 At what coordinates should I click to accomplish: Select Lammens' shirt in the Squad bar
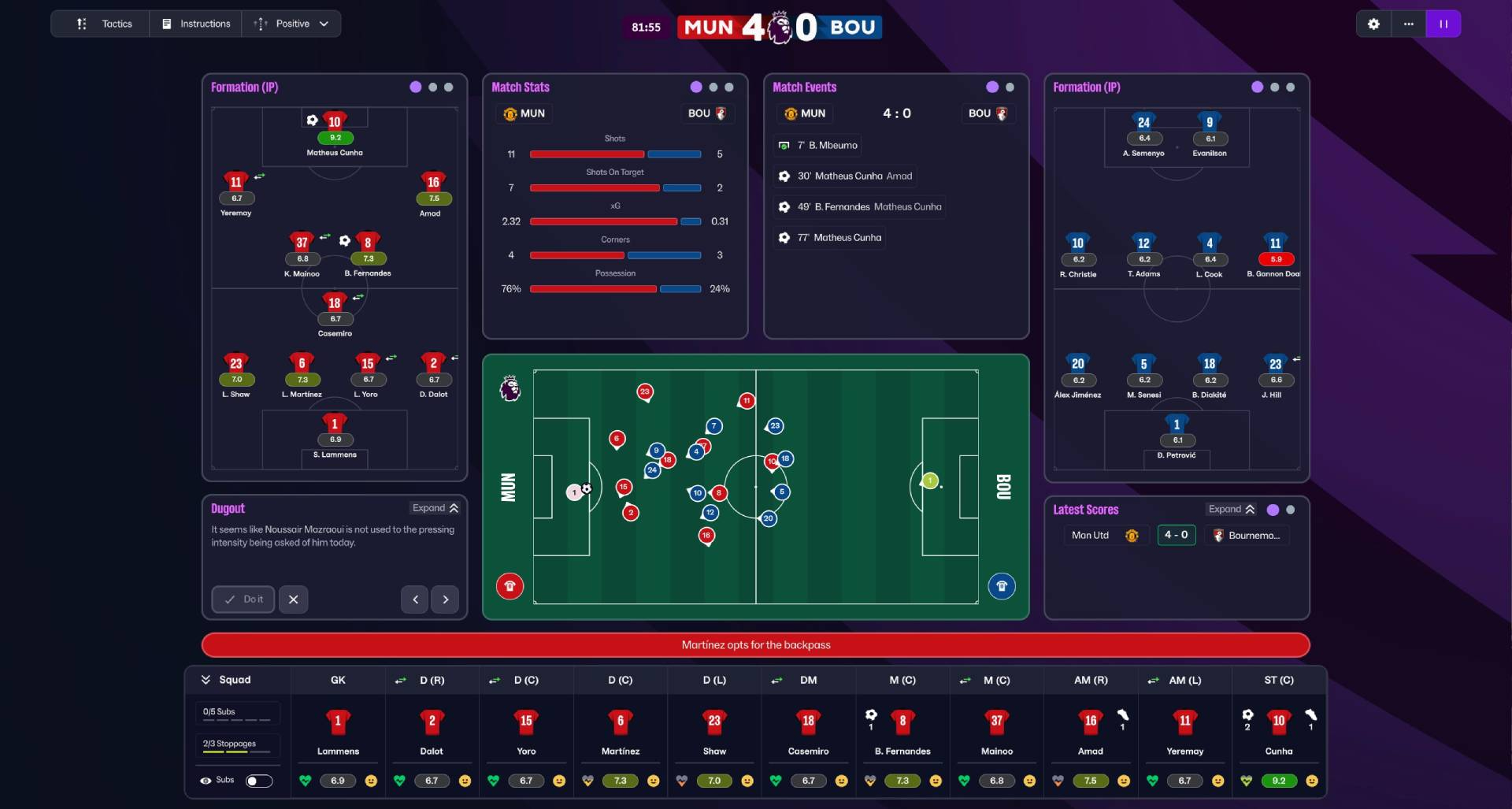point(337,722)
